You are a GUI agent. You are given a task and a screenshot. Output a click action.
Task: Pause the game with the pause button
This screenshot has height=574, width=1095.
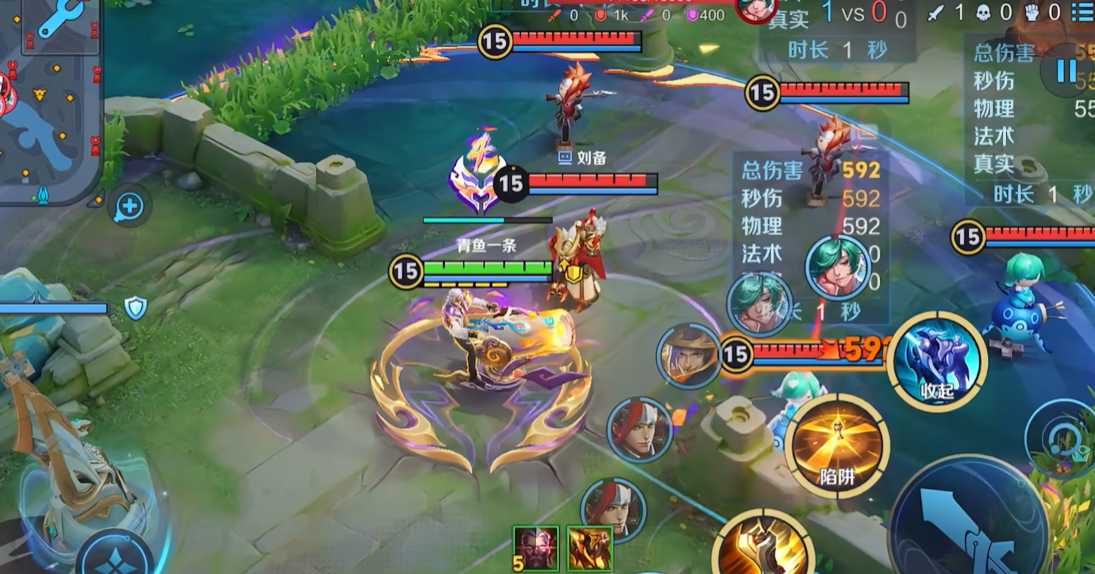pyautogui.click(x=1066, y=71)
